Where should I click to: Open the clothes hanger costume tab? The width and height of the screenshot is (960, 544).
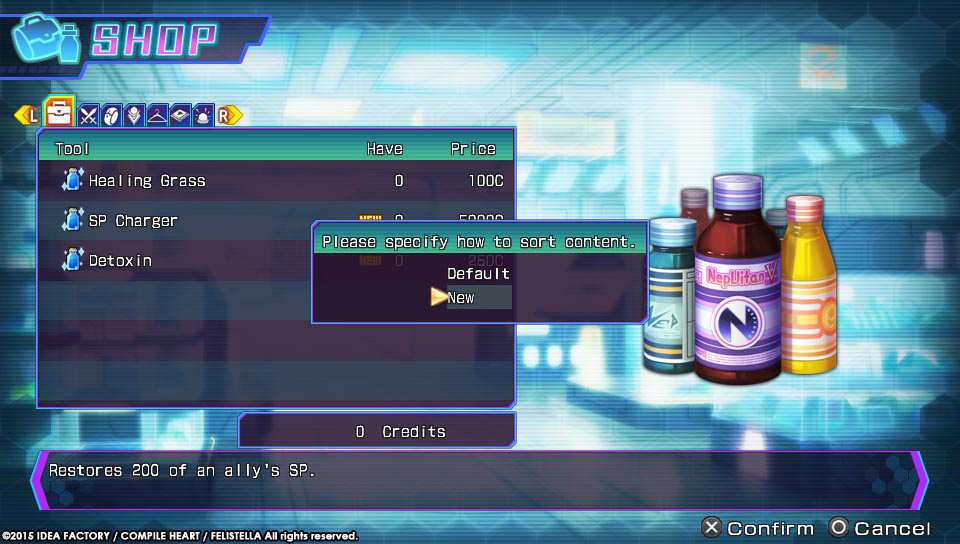pos(157,115)
